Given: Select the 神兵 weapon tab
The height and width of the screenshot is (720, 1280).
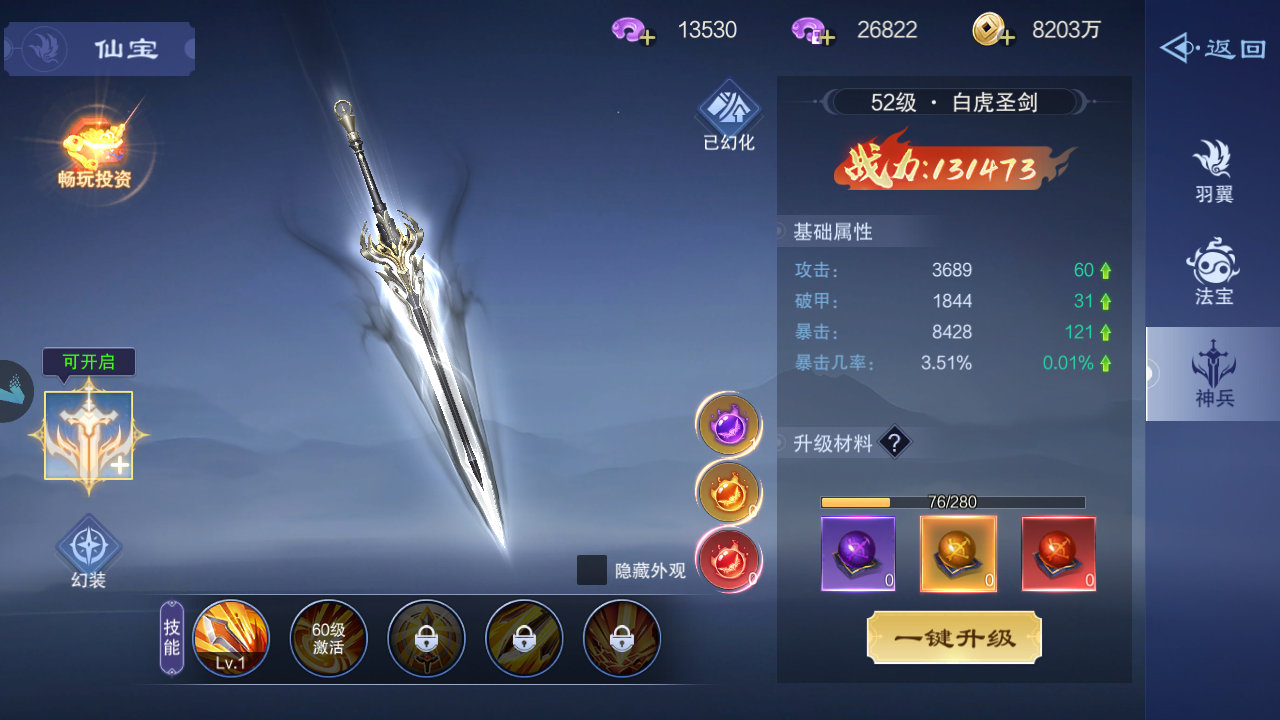Looking at the screenshot, I should 1213,374.
